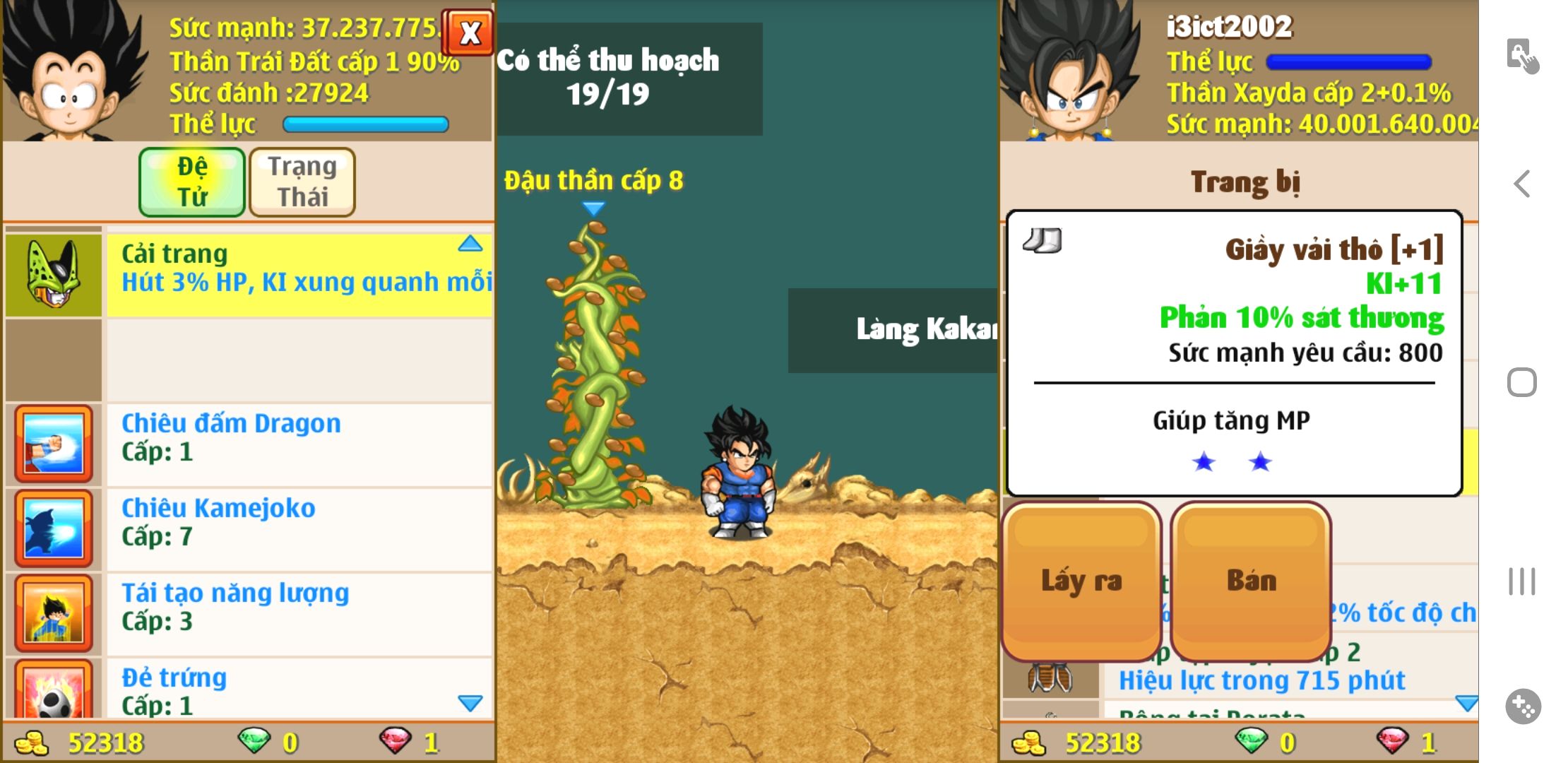Image resolution: width=1568 pixels, height=763 pixels.
Task: Tap the touch-pointer overlay icon
Action: [1522, 56]
